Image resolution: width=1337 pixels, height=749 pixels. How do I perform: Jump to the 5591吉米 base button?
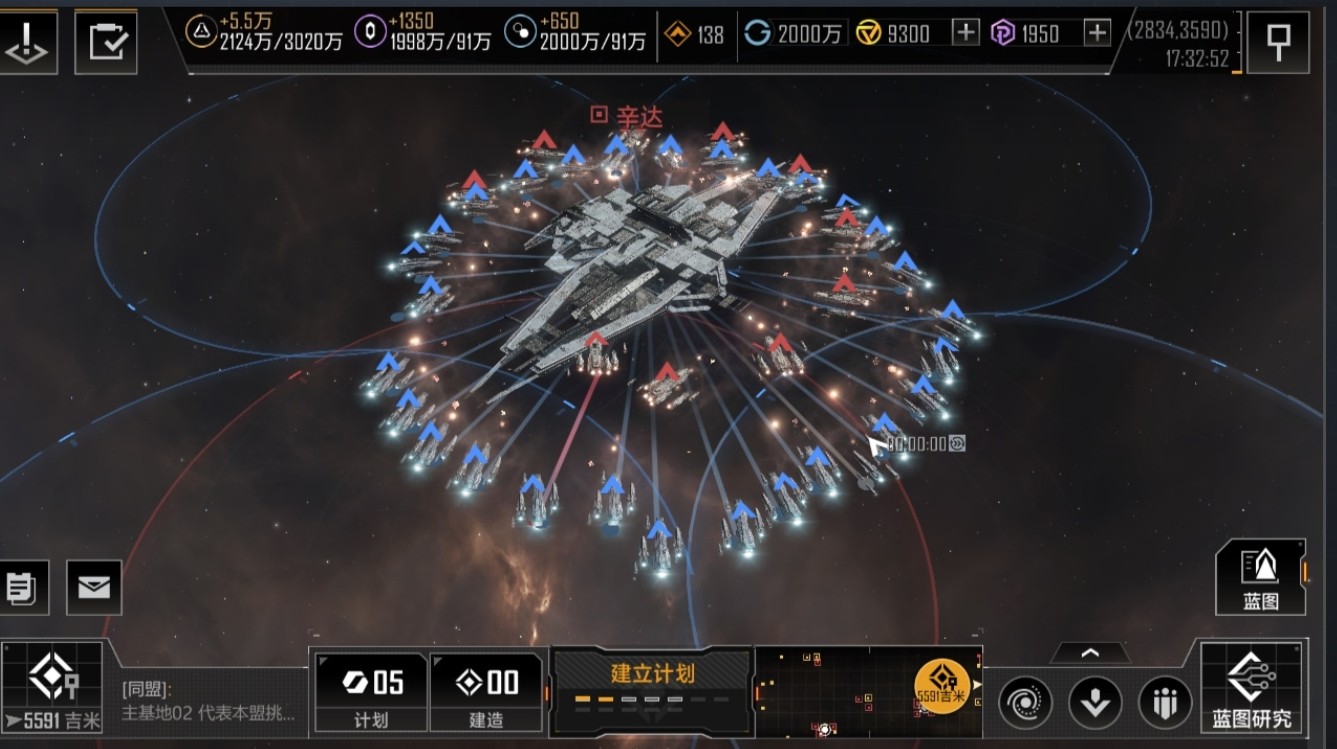(x=52, y=689)
